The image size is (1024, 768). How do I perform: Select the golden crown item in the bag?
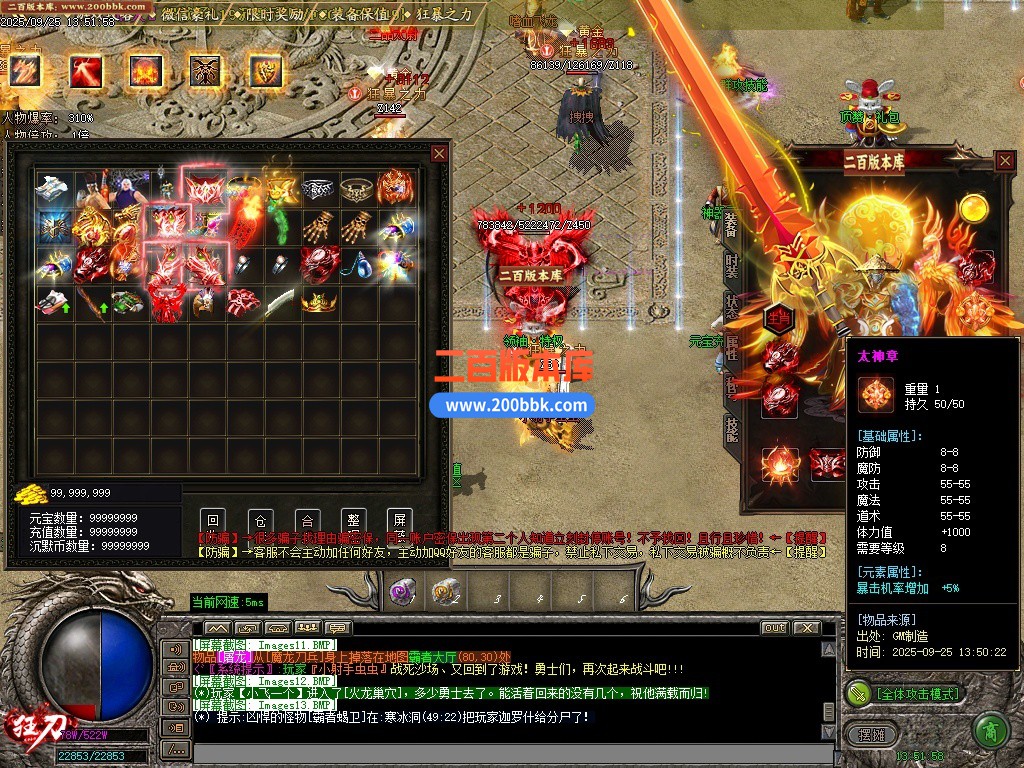coord(318,301)
